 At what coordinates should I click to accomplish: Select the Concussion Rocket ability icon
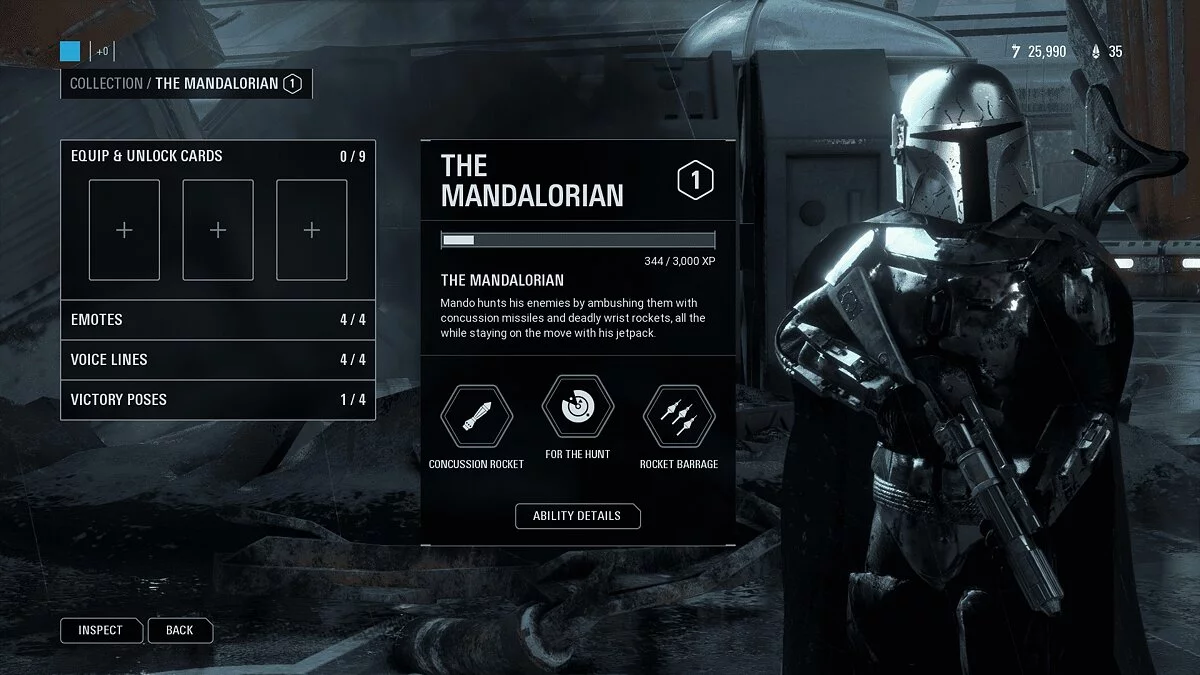click(x=476, y=416)
